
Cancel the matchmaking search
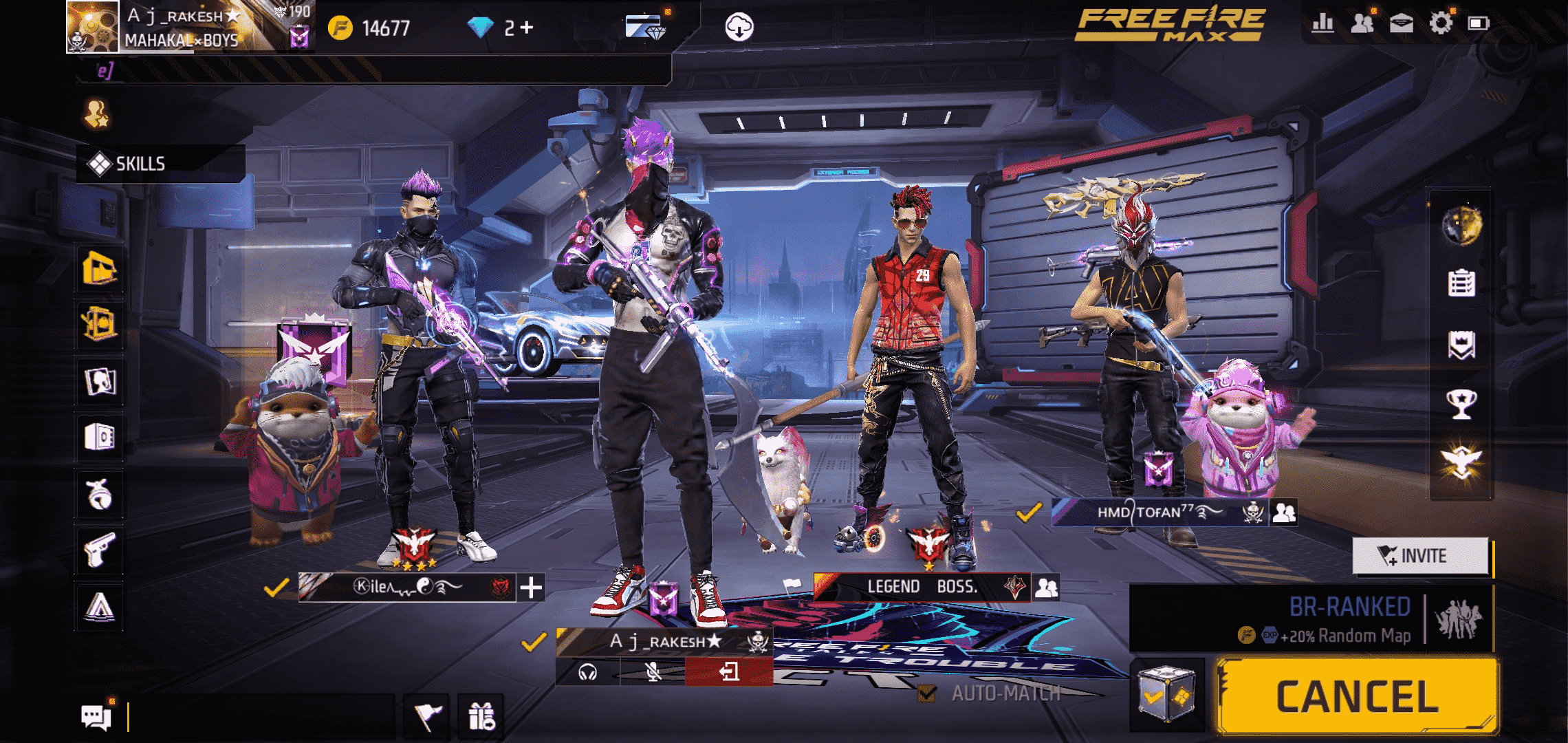(1356, 696)
